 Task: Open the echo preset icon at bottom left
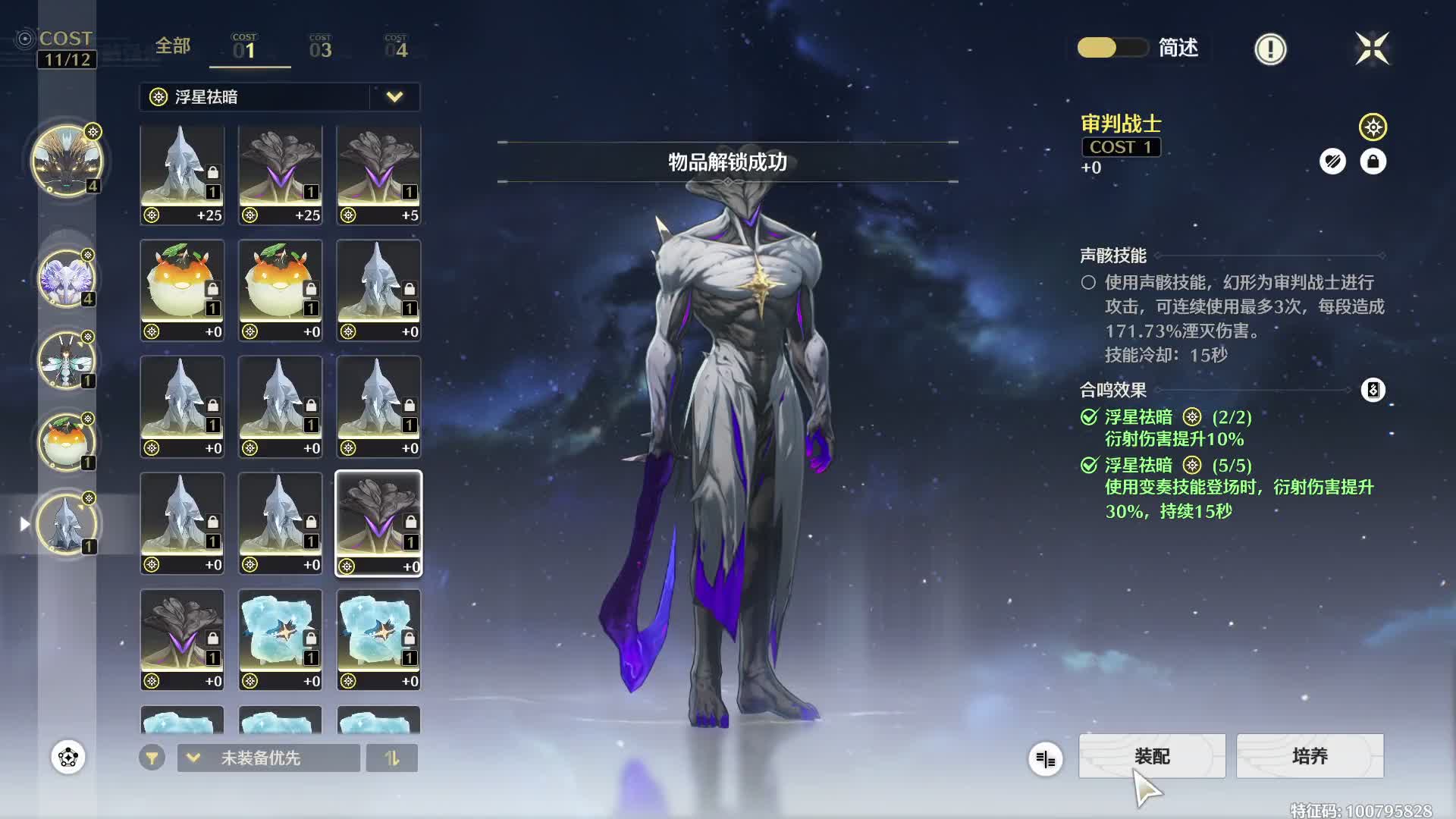(x=68, y=757)
